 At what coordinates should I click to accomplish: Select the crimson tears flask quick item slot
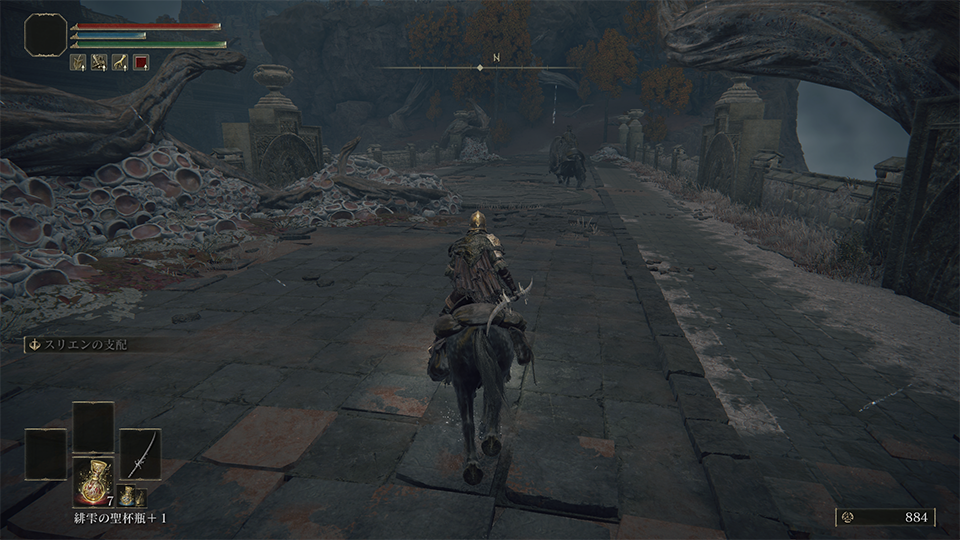[93, 480]
